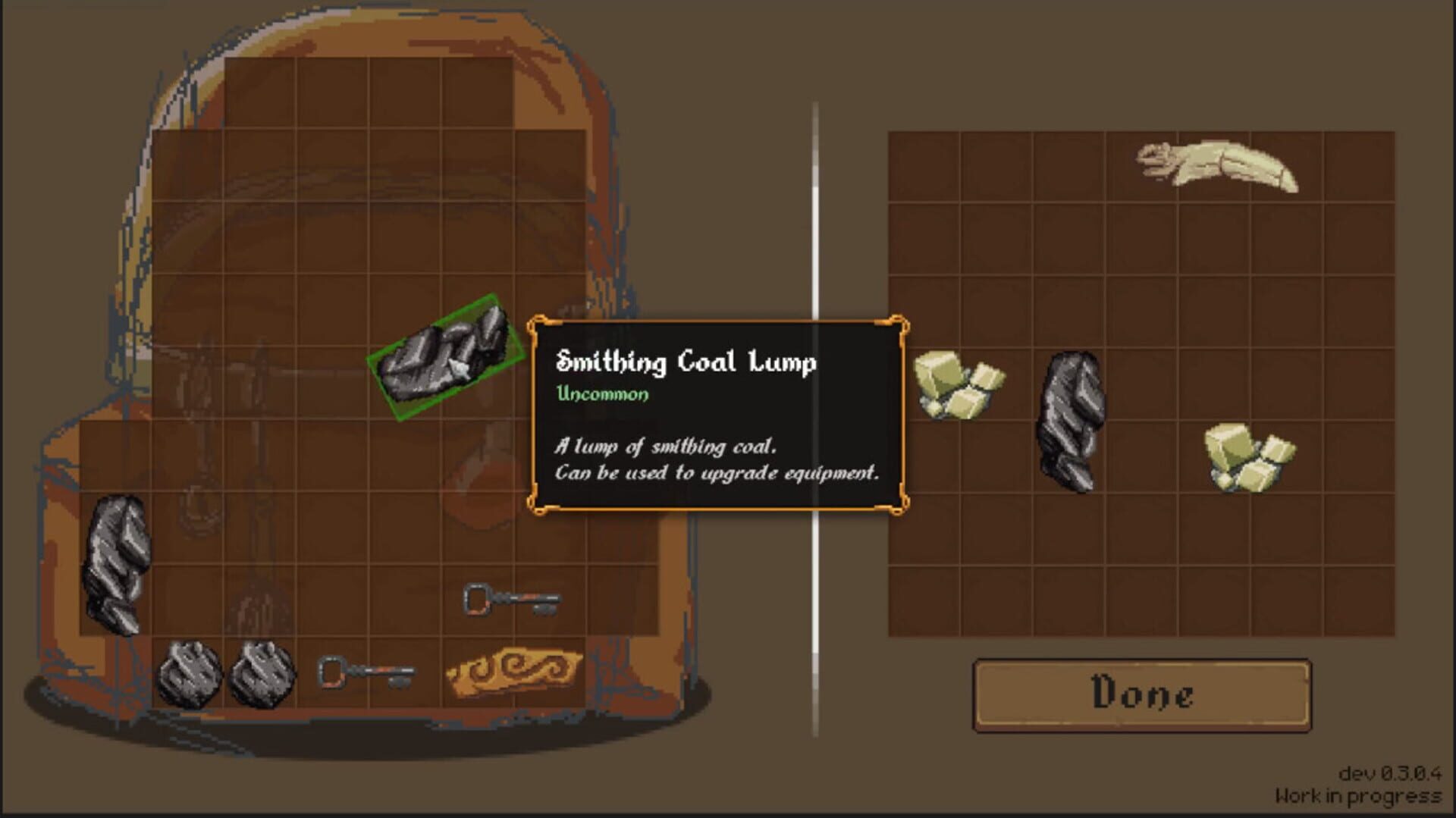Click the Smithing Coal Lump tooltip title
1456x818 pixels.
(686, 362)
